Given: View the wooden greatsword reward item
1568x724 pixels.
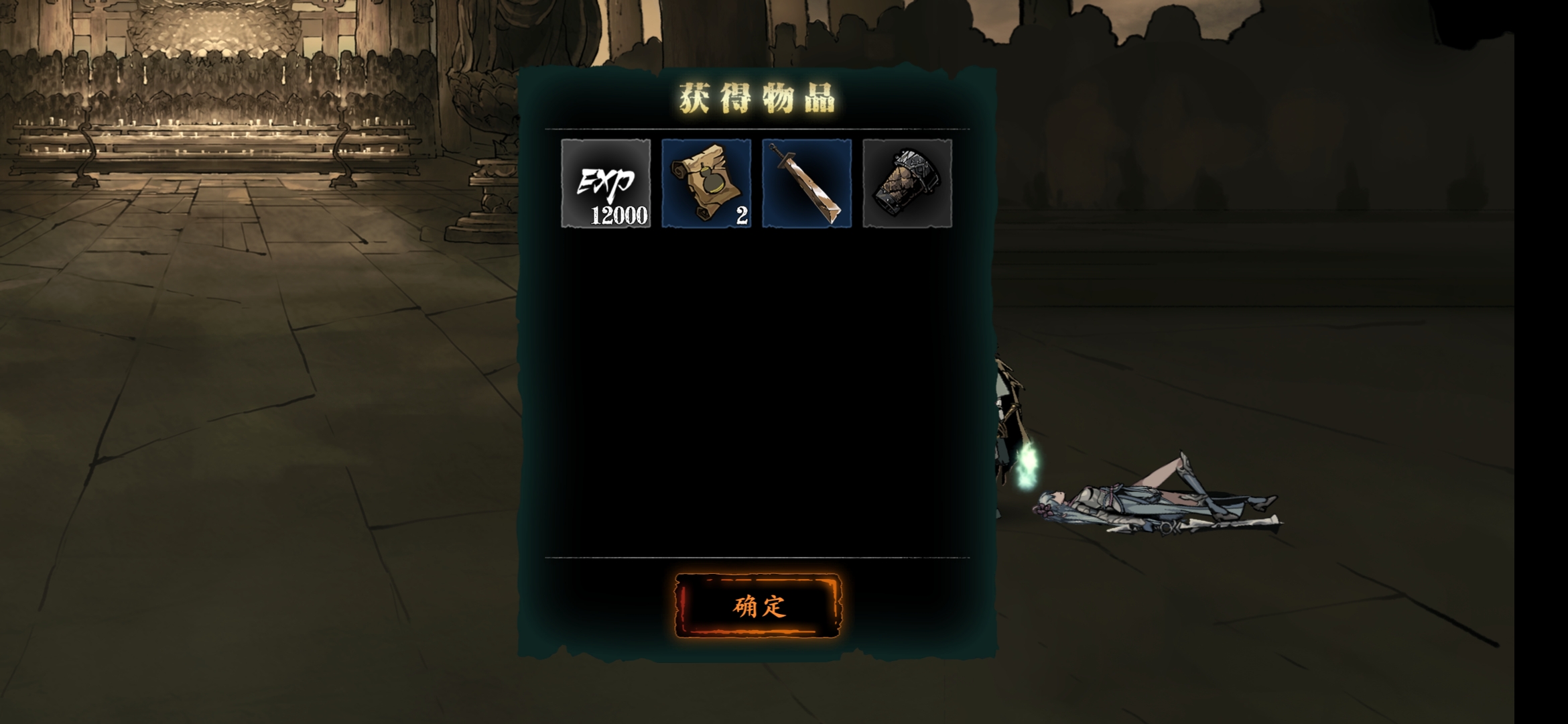Looking at the screenshot, I should pyautogui.click(x=807, y=183).
